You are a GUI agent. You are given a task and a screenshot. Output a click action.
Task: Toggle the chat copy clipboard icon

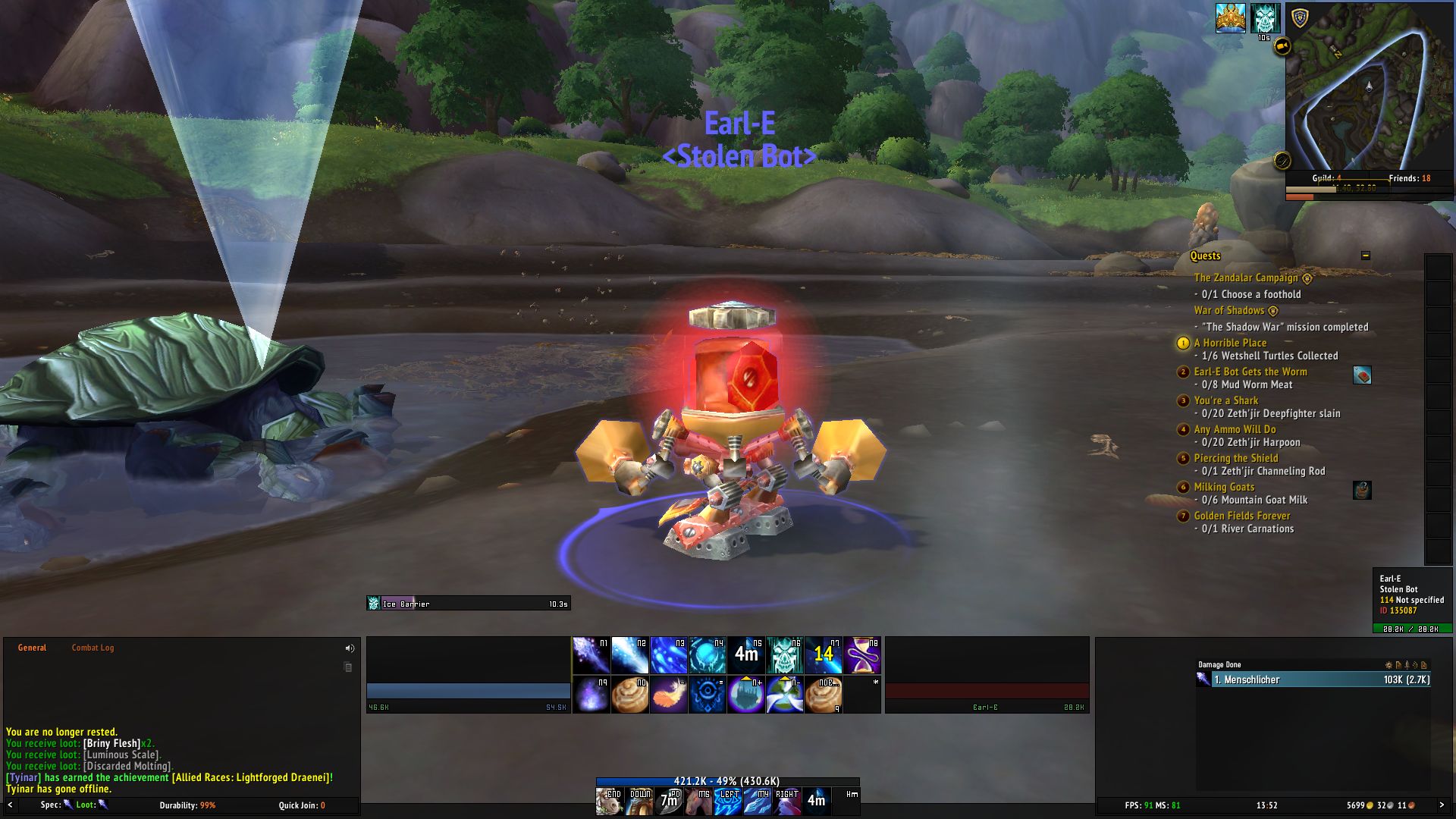(x=348, y=667)
